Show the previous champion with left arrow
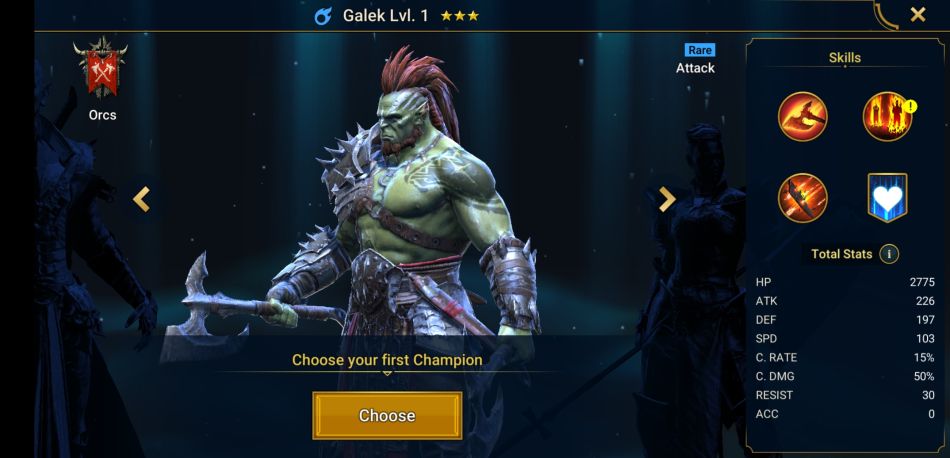The height and width of the screenshot is (458, 950). coord(142,199)
